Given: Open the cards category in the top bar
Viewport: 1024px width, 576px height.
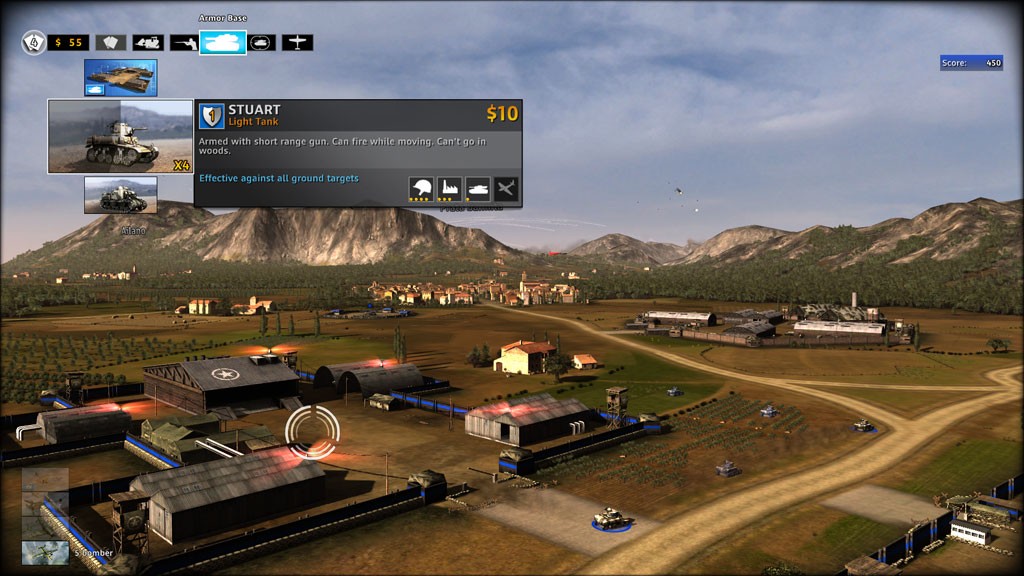Looking at the screenshot, I should click(x=111, y=43).
